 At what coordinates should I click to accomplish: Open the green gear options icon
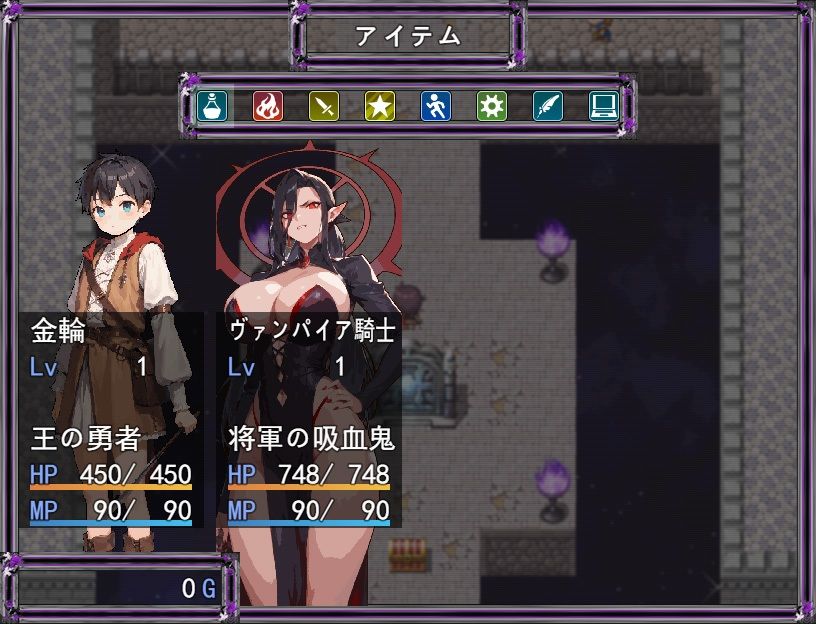491,105
